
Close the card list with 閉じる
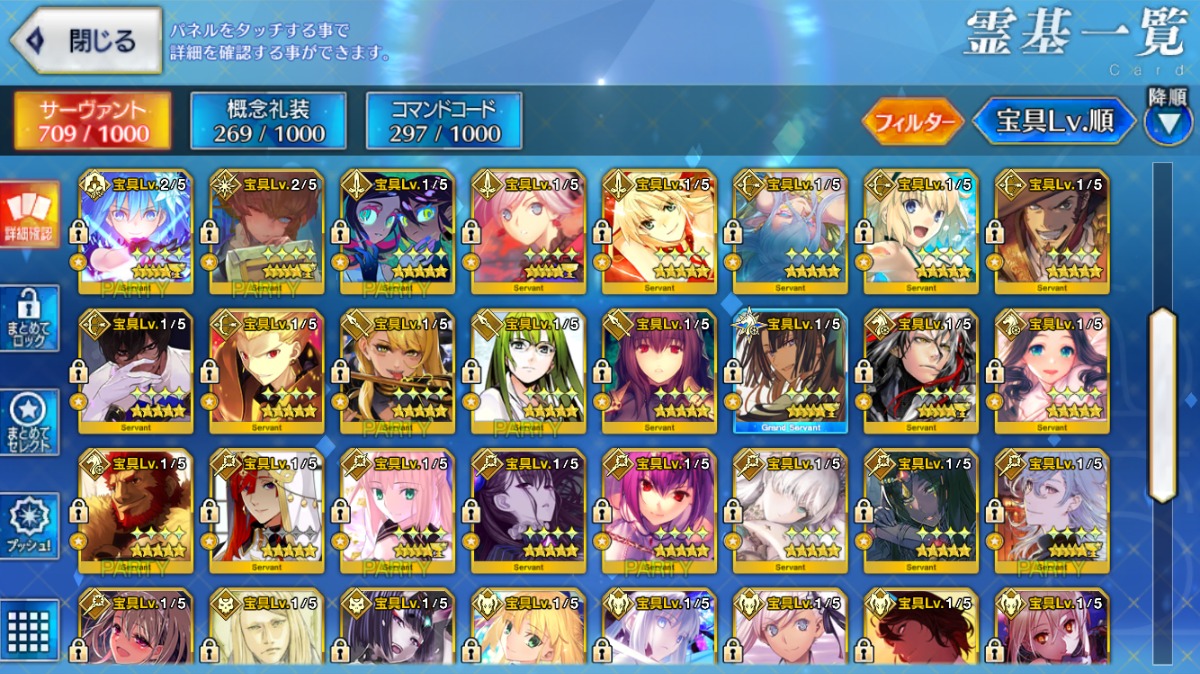pos(85,41)
